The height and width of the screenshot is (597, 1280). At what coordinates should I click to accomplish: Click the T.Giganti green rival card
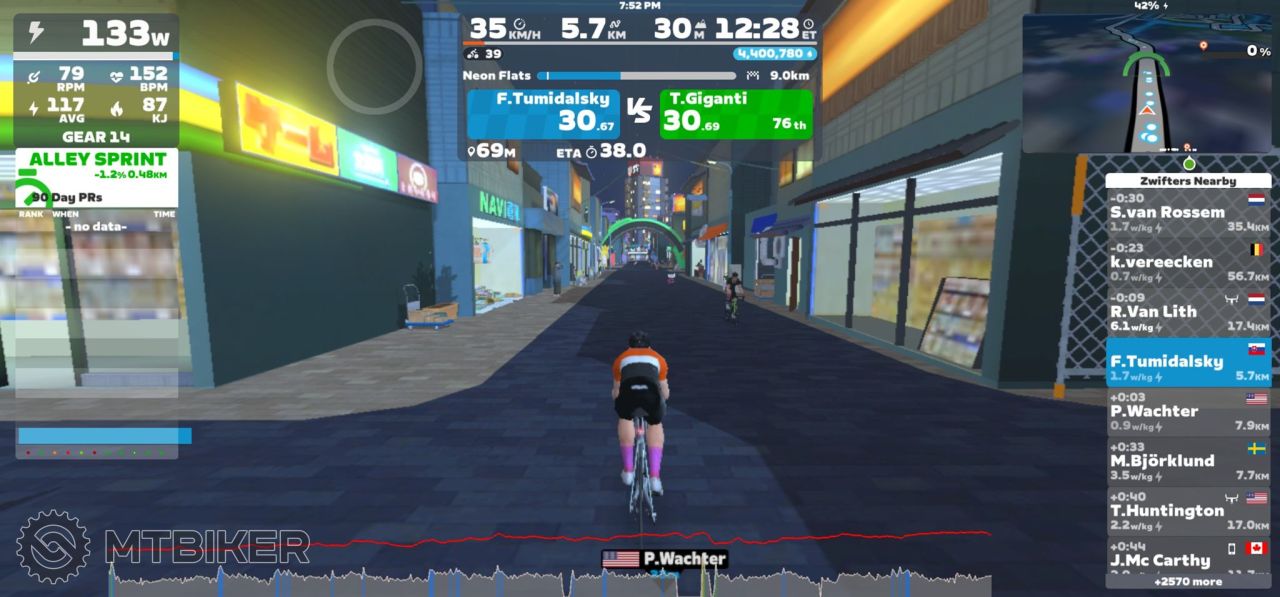736,114
